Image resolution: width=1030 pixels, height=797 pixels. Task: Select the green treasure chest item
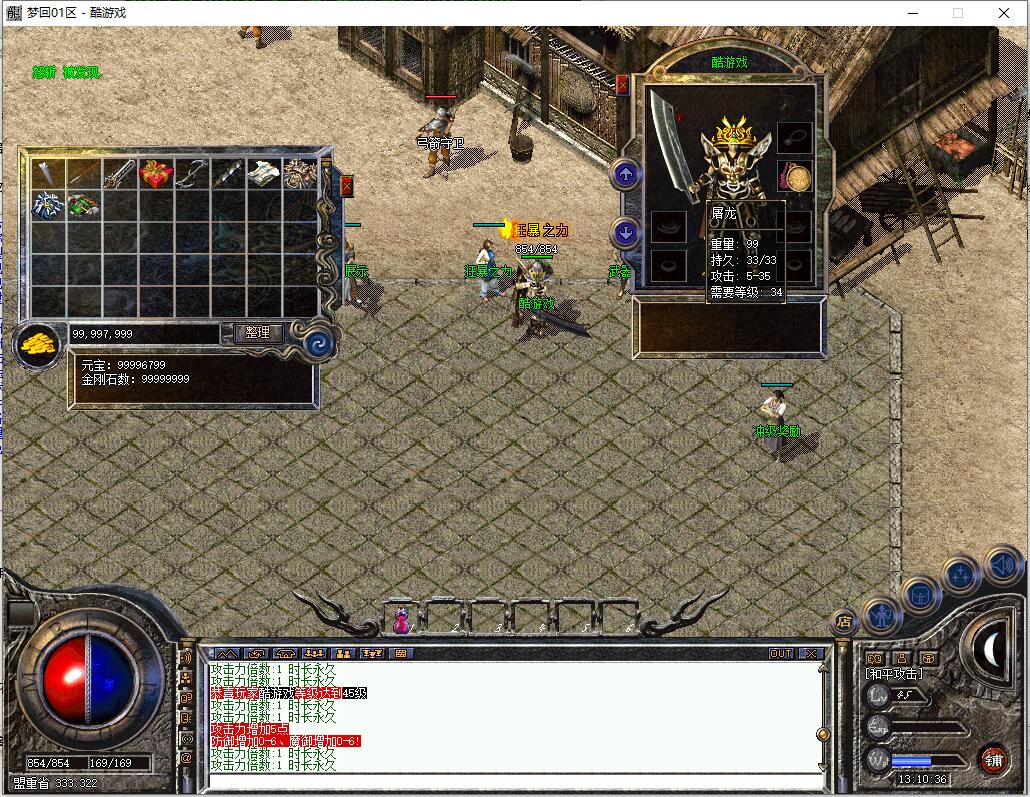click(x=84, y=206)
